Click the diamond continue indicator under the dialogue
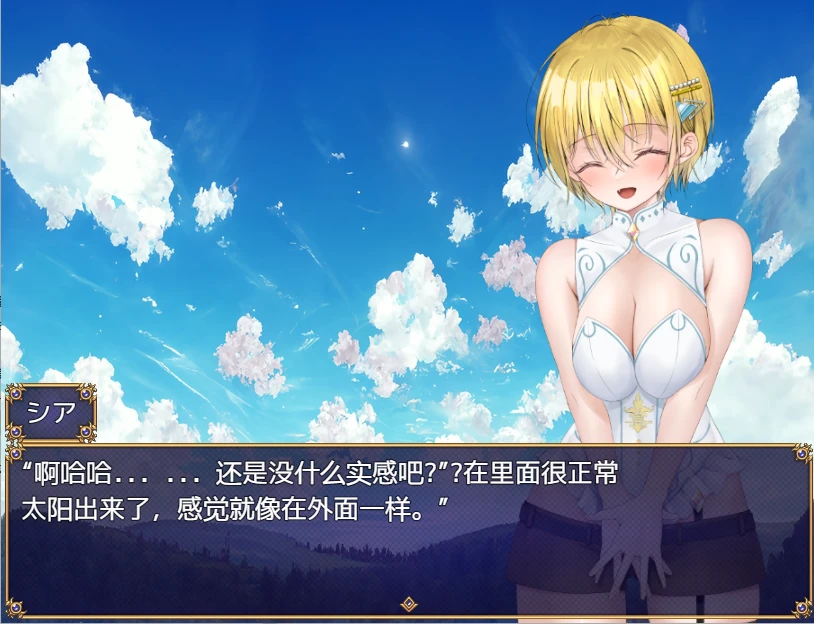 point(408,603)
